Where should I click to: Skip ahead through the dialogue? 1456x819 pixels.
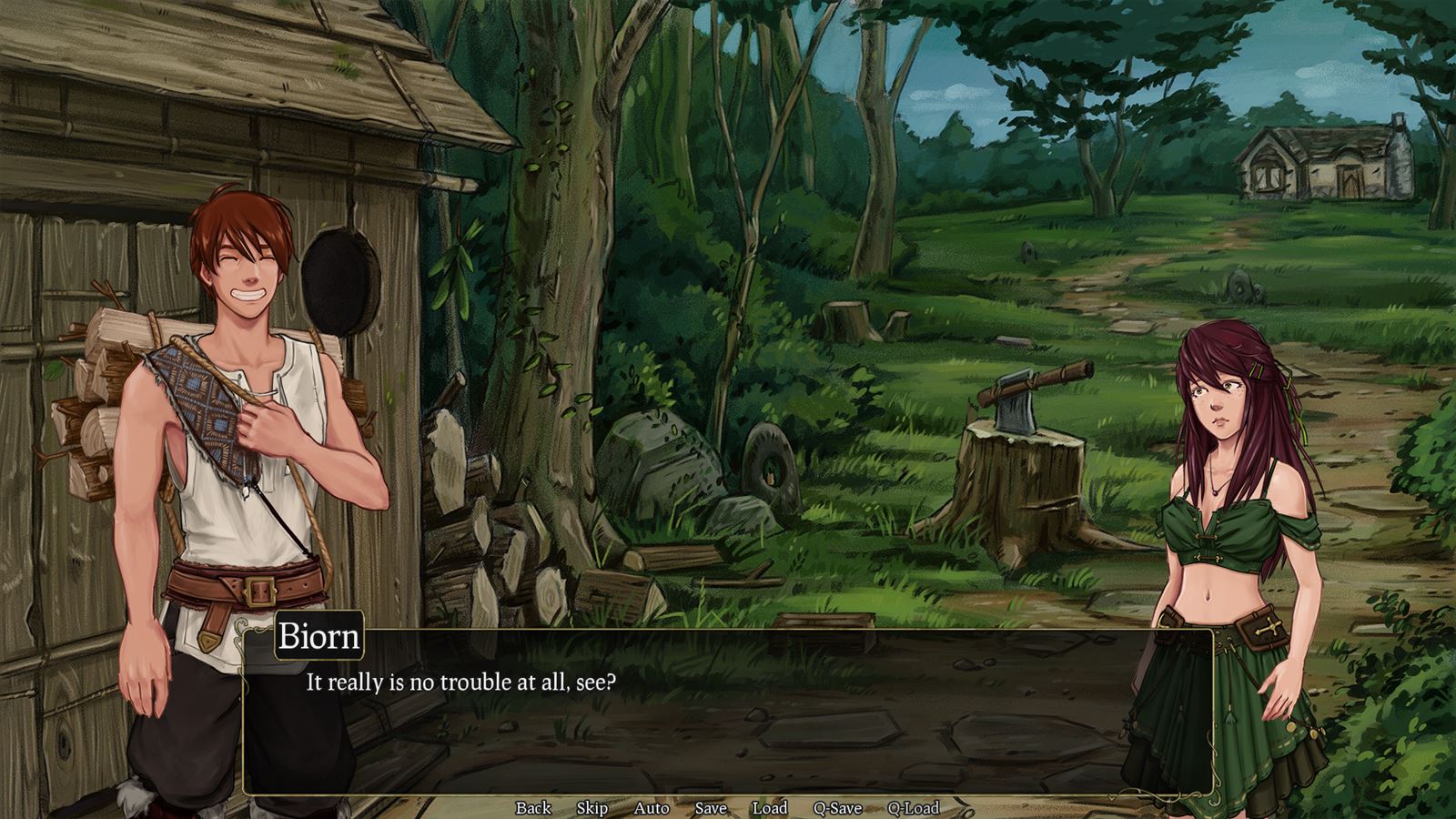(592, 807)
